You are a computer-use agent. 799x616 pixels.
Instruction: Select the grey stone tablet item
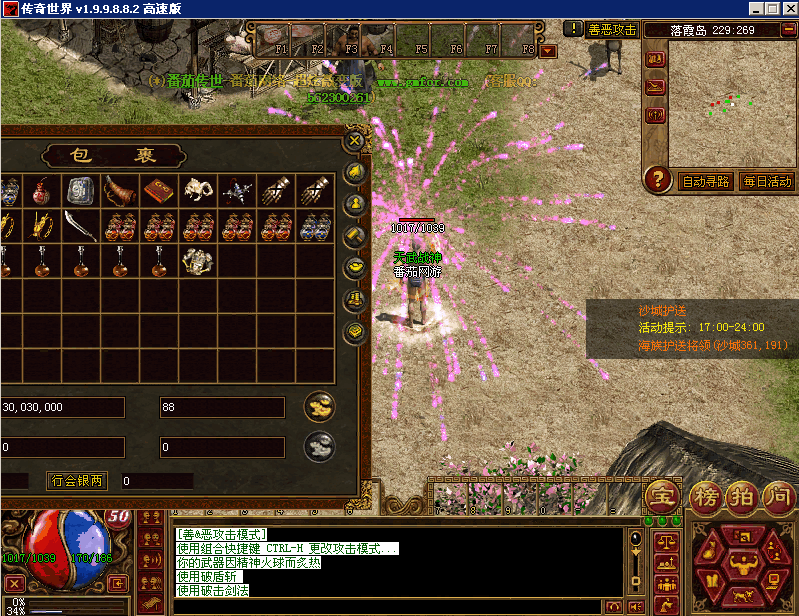point(81,190)
